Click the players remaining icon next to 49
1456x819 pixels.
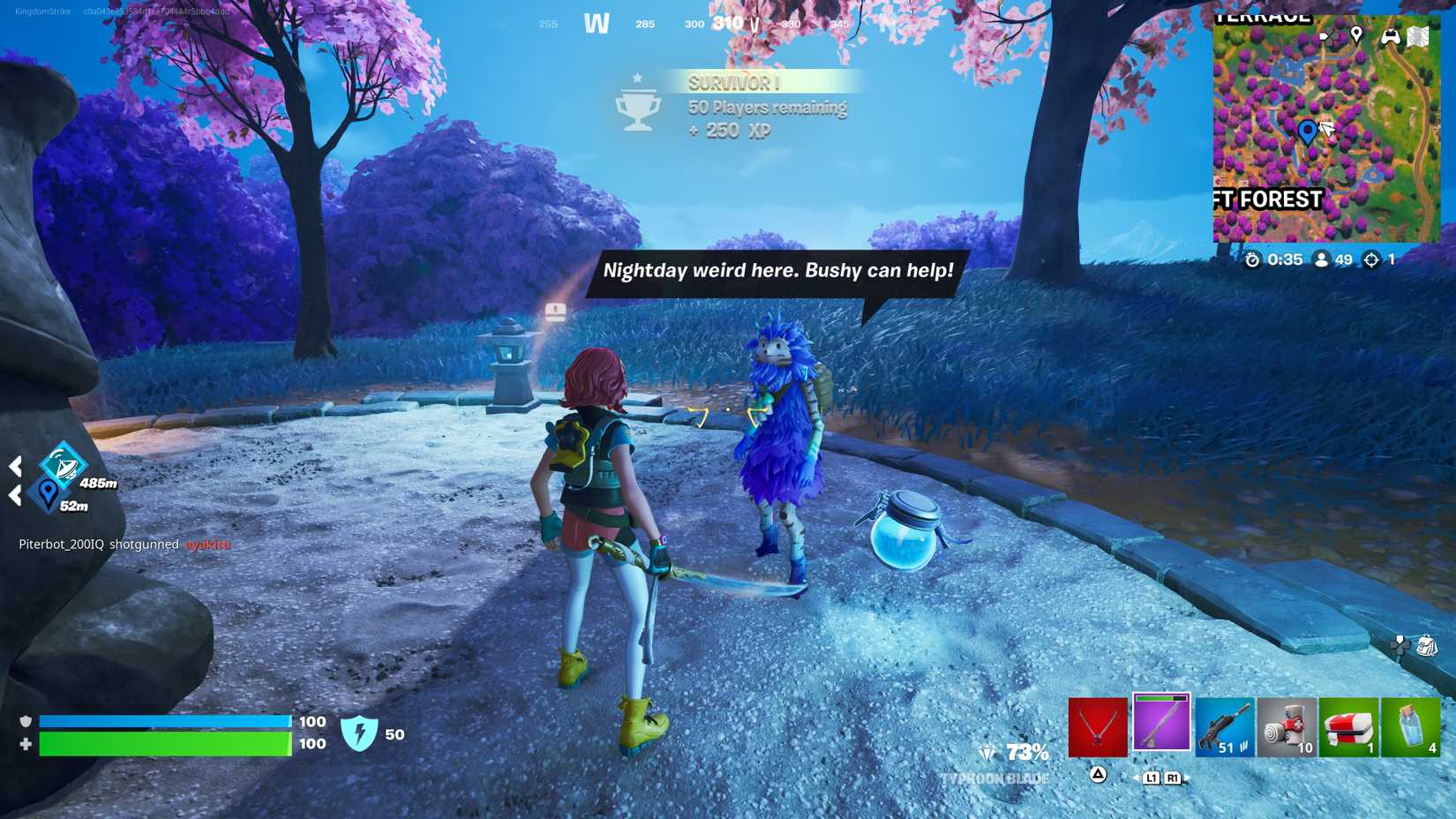pos(1321,259)
